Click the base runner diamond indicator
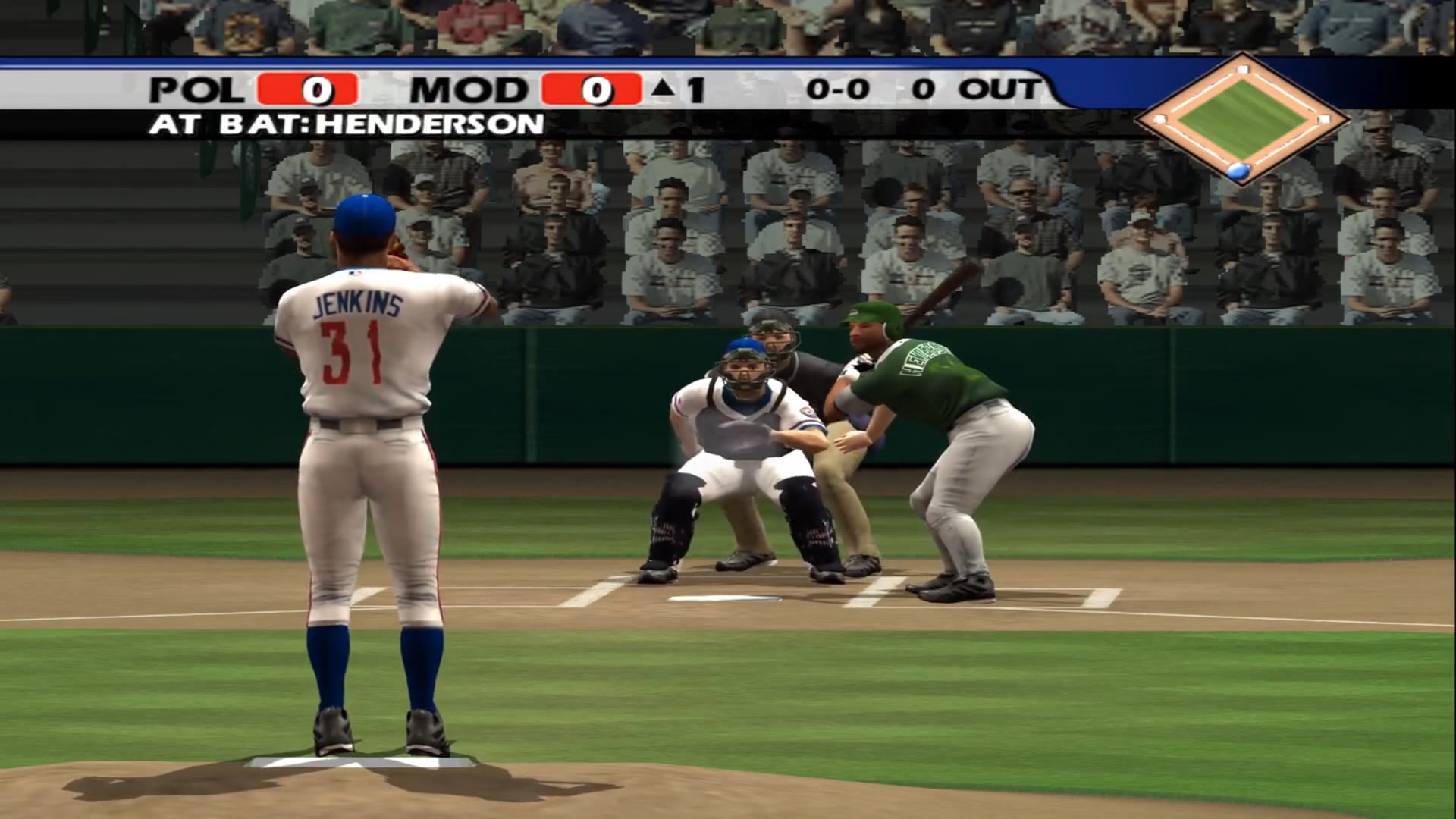 tap(1241, 119)
